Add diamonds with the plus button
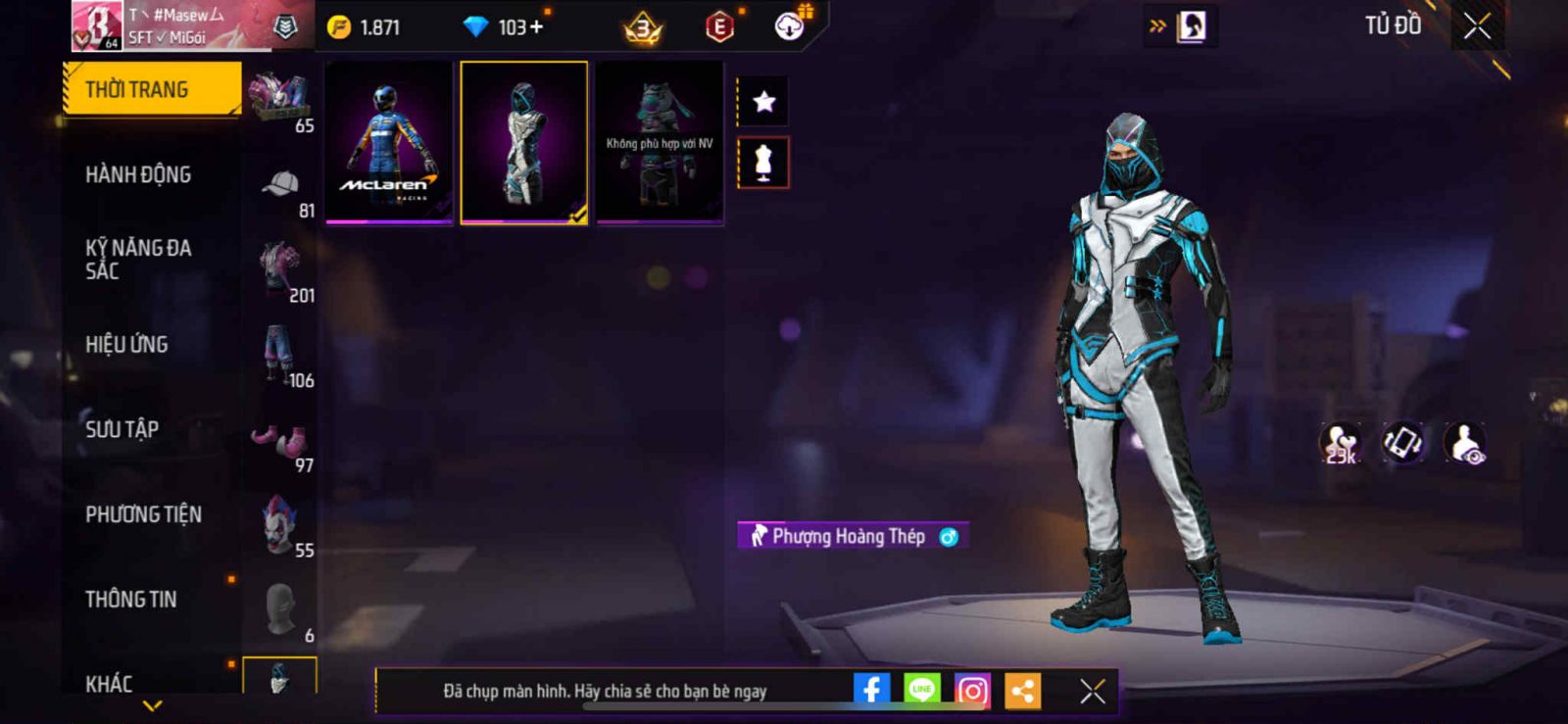The height and width of the screenshot is (724, 1568). [535, 27]
